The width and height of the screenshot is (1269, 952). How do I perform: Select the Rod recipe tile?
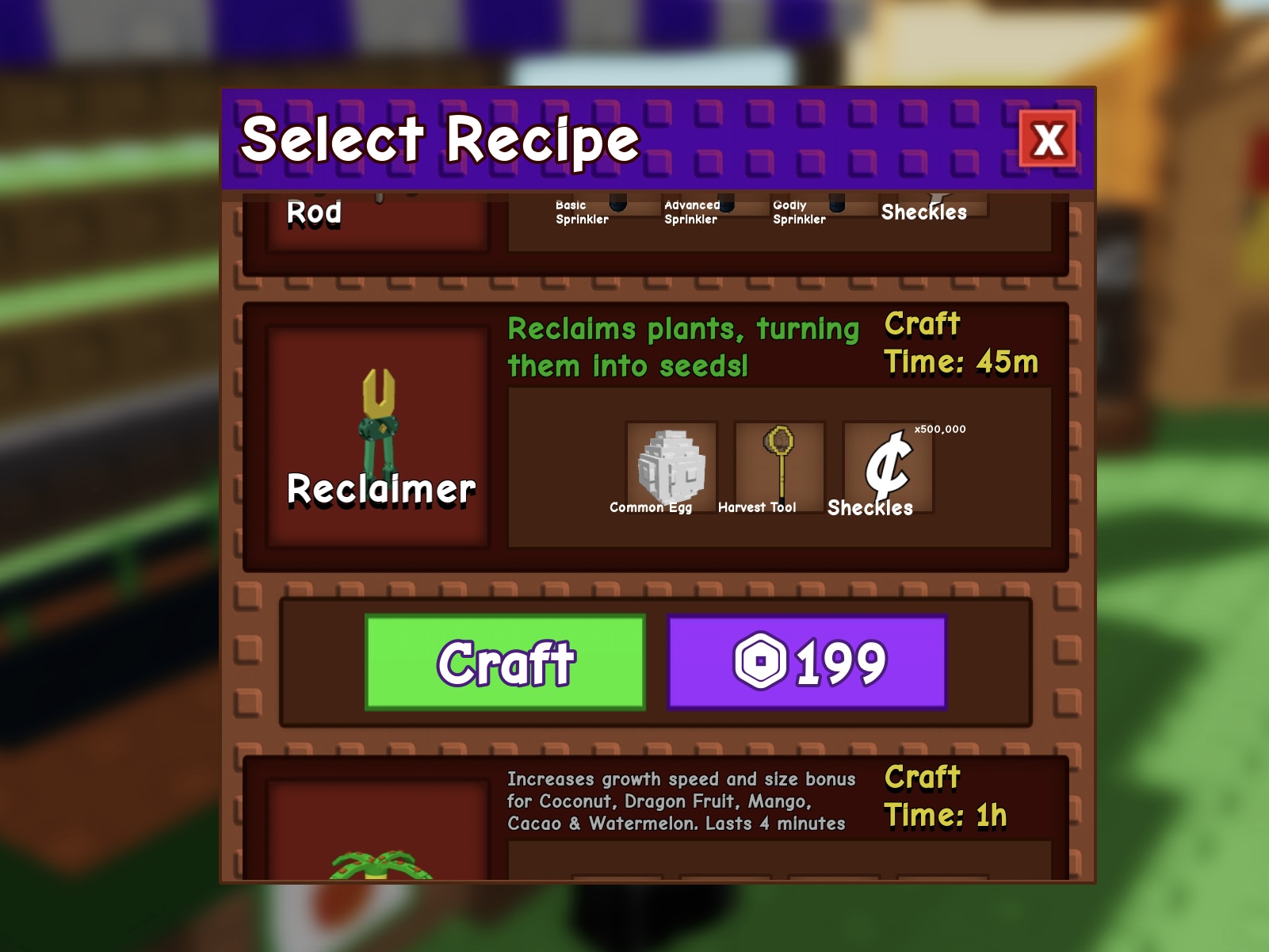click(377, 222)
